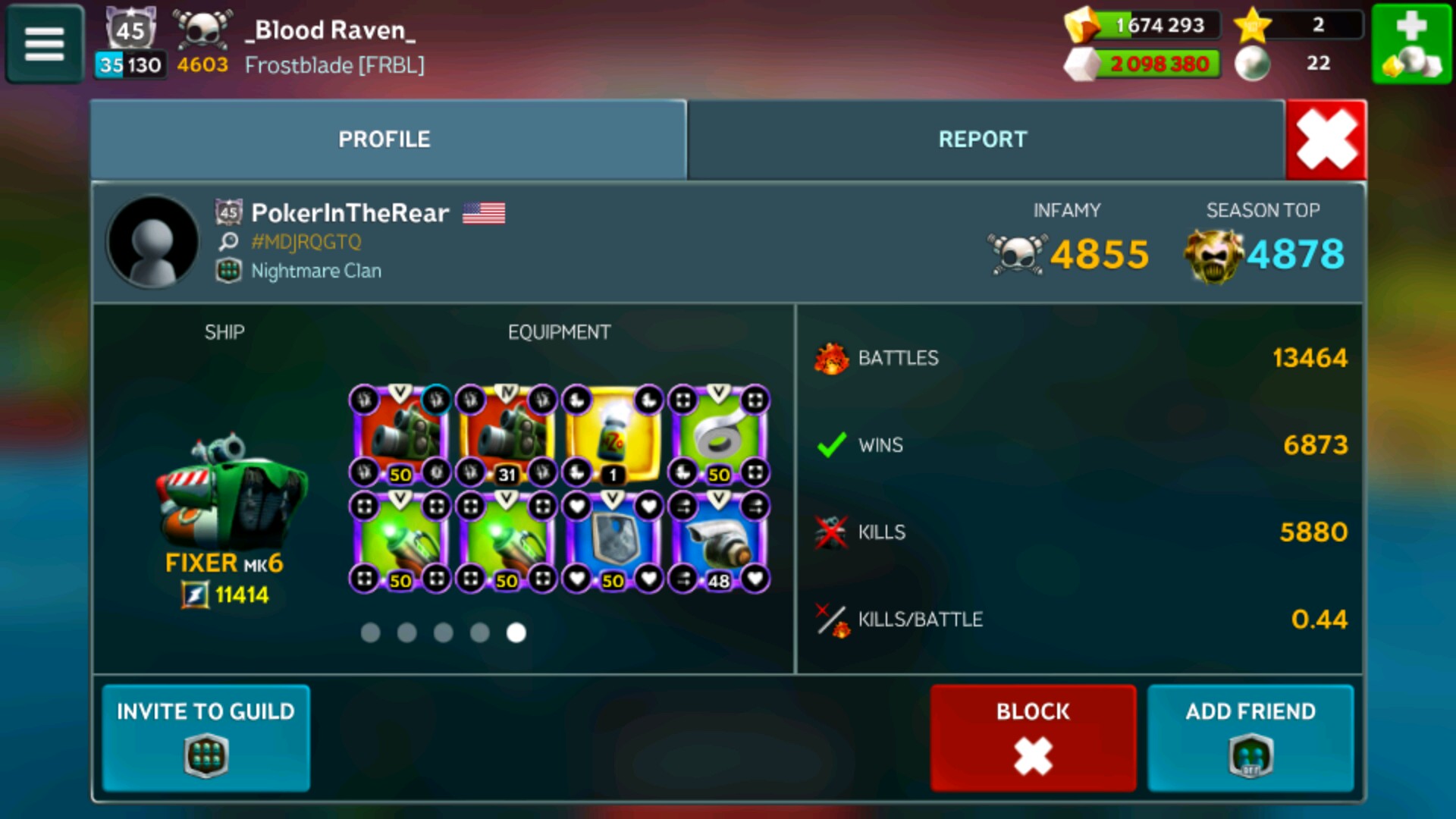Image resolution: width=1456 pixels, height=819 pixels.
Task: Block the player PokerInTheRear
Action: [x=1033, y=737]
